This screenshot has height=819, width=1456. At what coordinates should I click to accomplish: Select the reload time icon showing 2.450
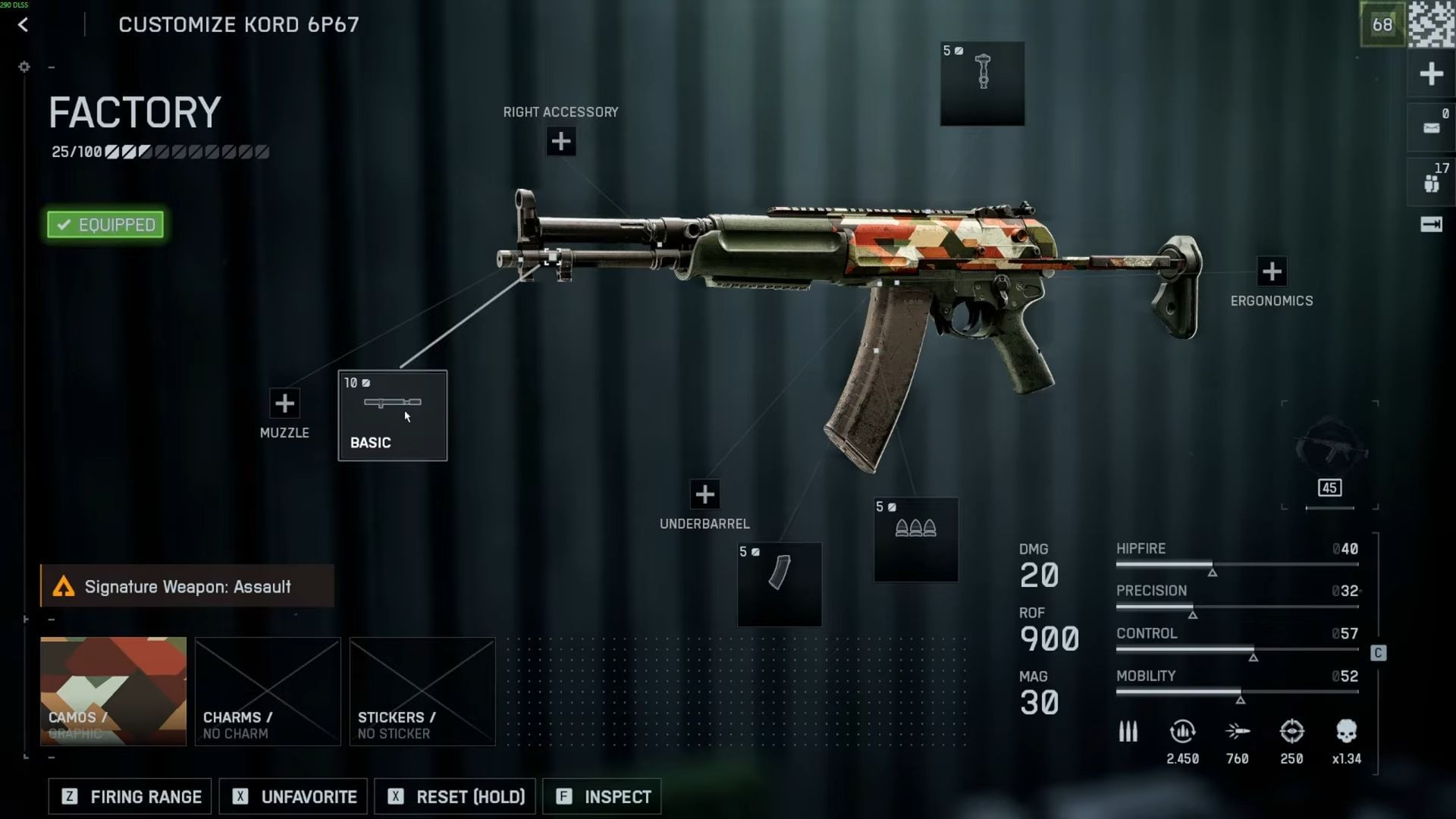[x=1181, y=730]
